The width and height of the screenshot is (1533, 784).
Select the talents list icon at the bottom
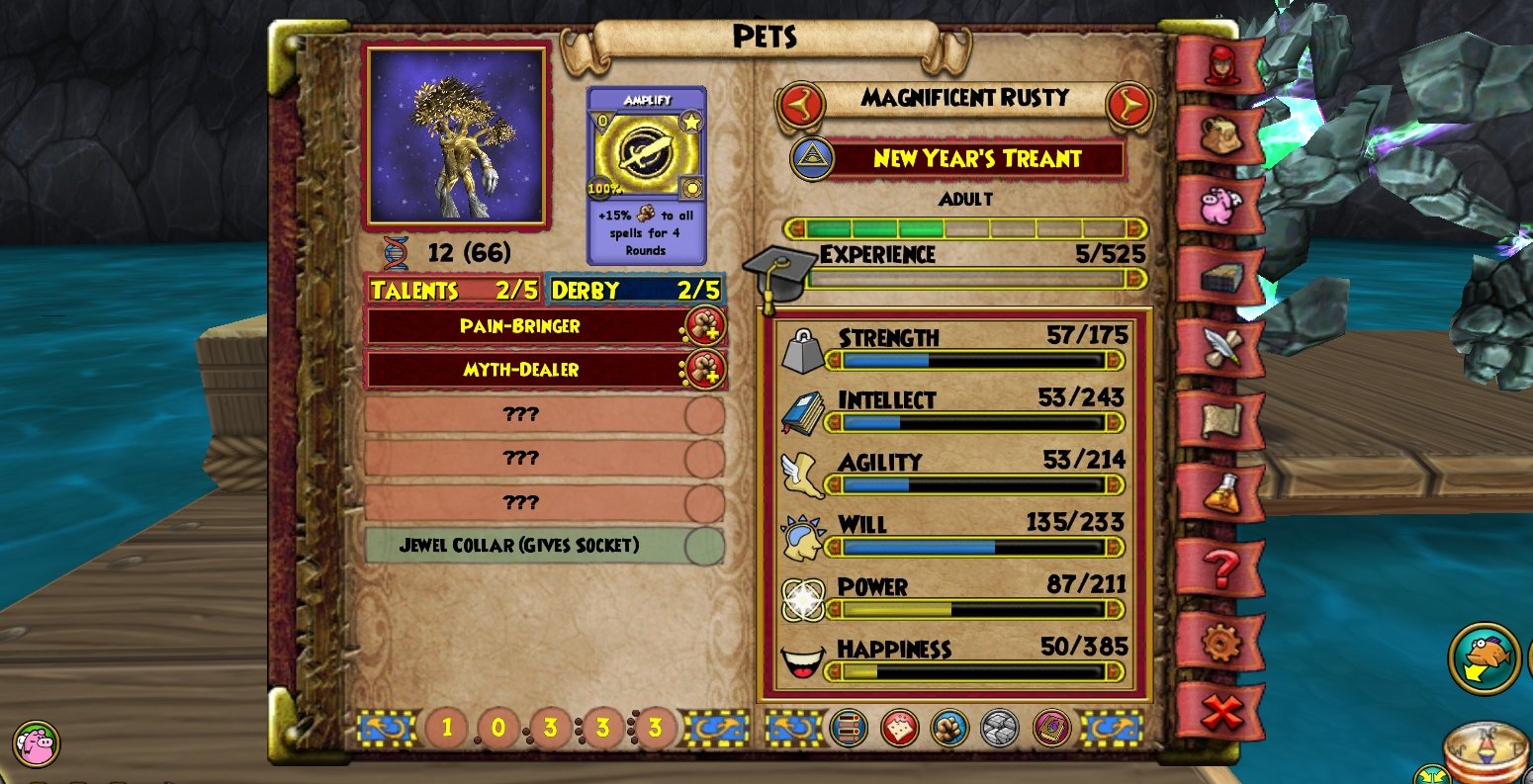pos(848,727)
